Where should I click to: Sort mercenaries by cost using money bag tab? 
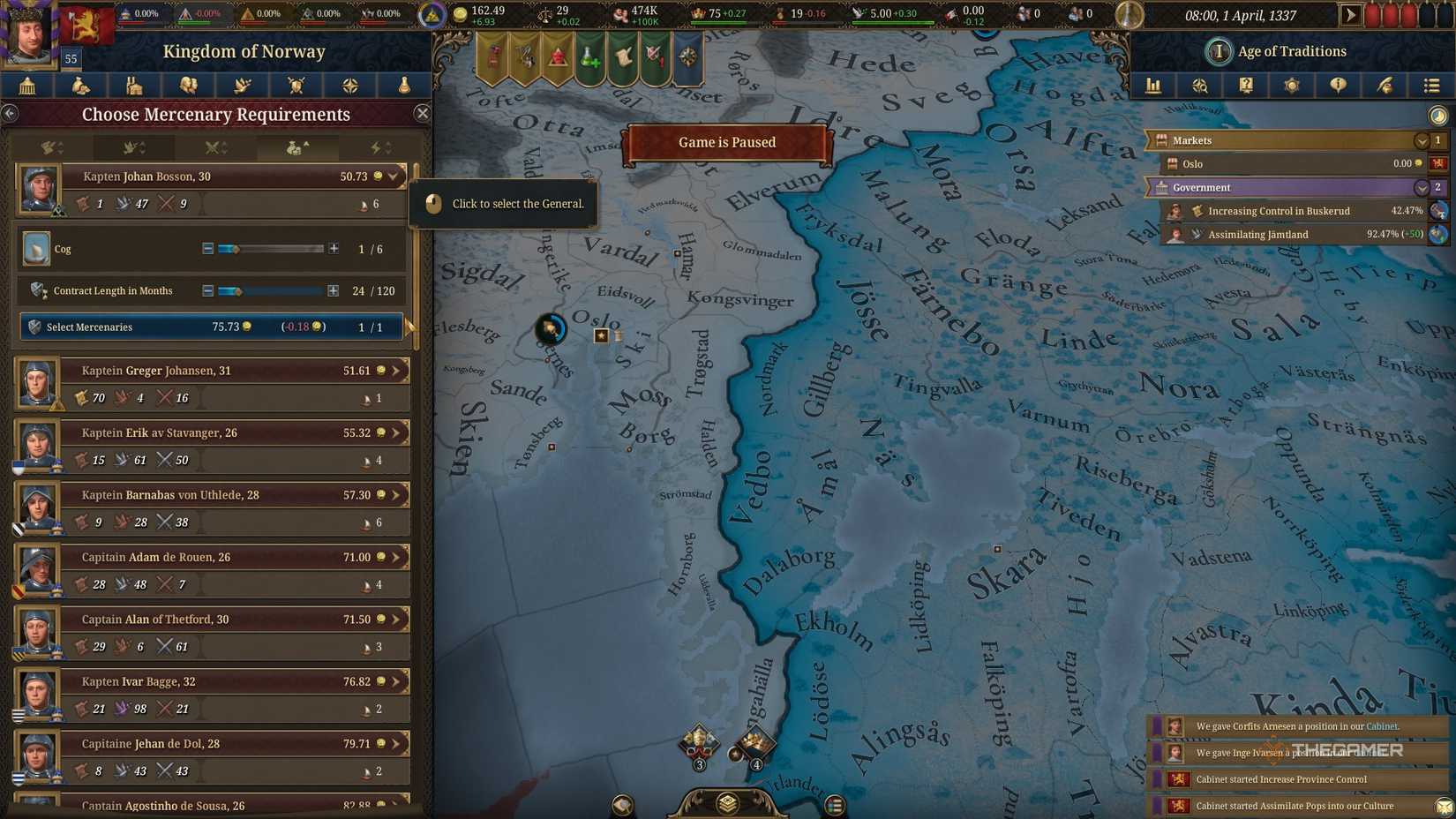[297, 147]
